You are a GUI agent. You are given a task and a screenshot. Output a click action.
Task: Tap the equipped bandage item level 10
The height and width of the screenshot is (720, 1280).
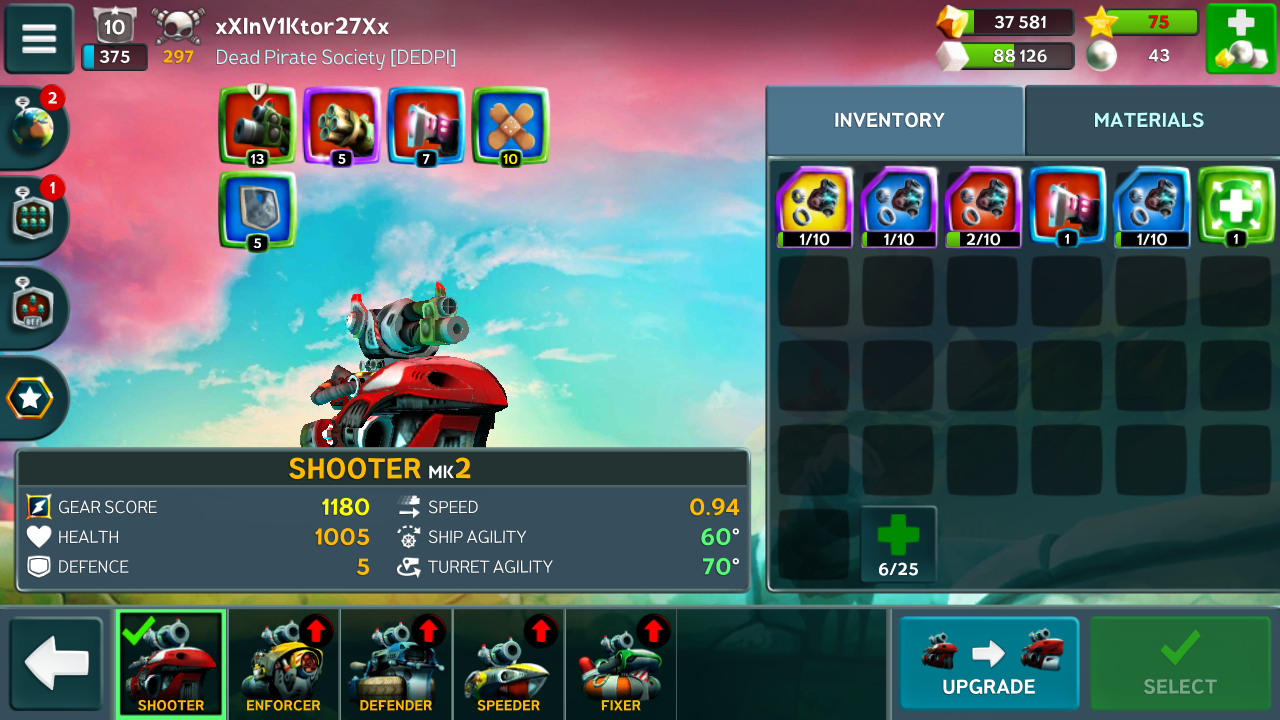click(510, 126)
